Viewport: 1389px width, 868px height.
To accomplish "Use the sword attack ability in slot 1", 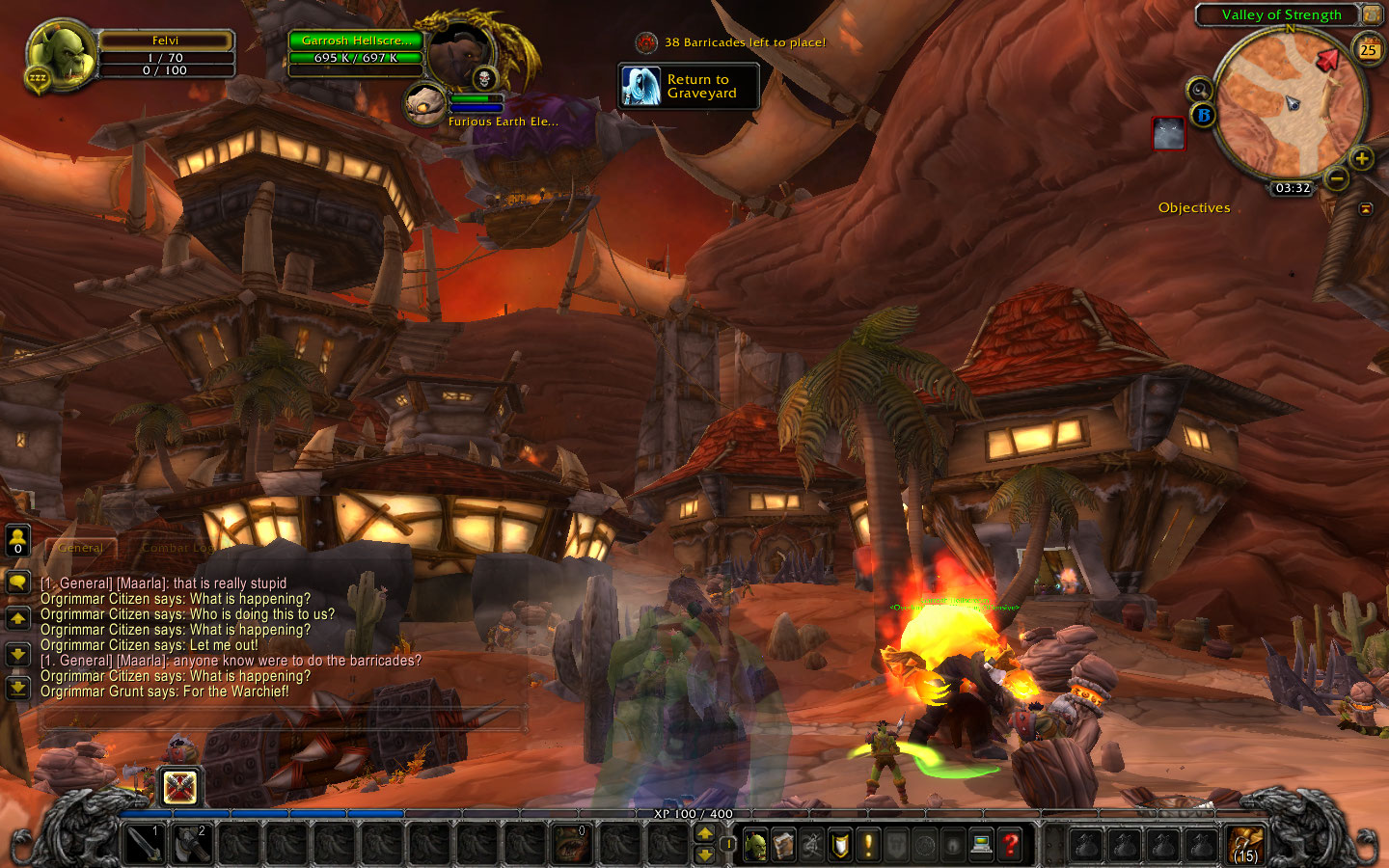I will [145, 845].
